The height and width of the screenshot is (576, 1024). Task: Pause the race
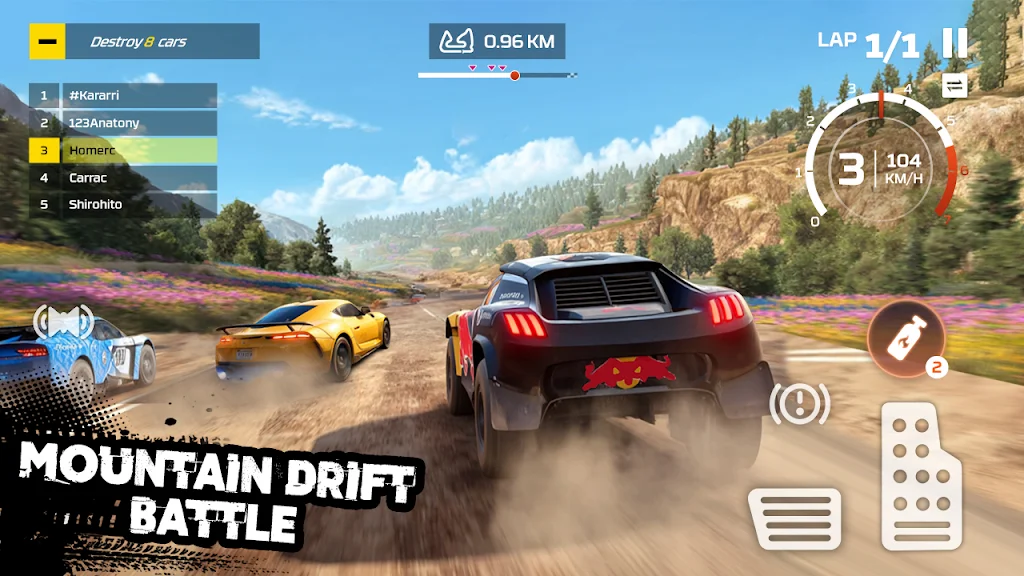click(x=955, y=43)
